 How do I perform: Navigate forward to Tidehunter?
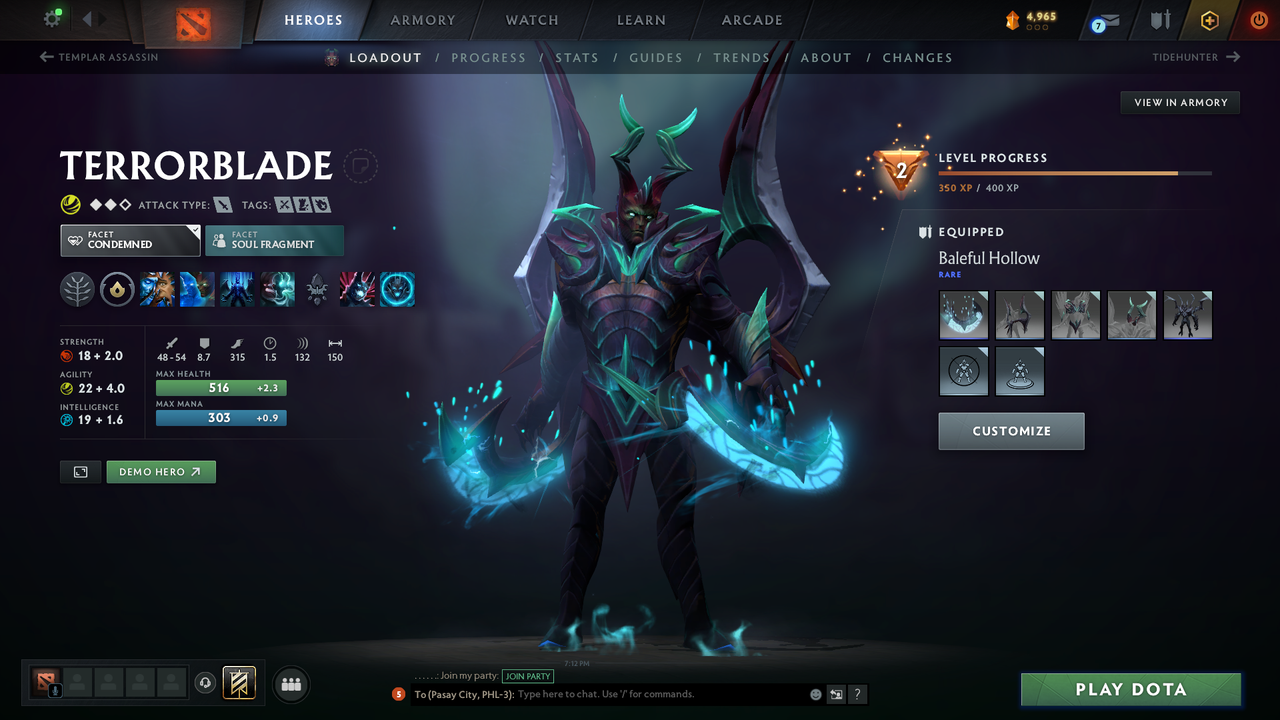pos(1196,57)
